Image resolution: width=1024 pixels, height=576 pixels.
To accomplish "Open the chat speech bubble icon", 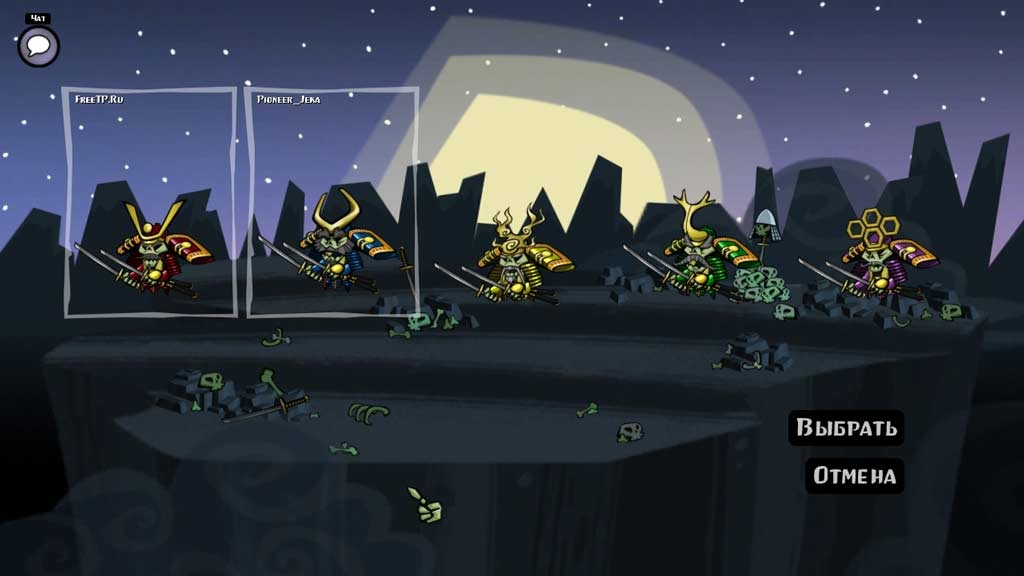I will click(39, 46).
